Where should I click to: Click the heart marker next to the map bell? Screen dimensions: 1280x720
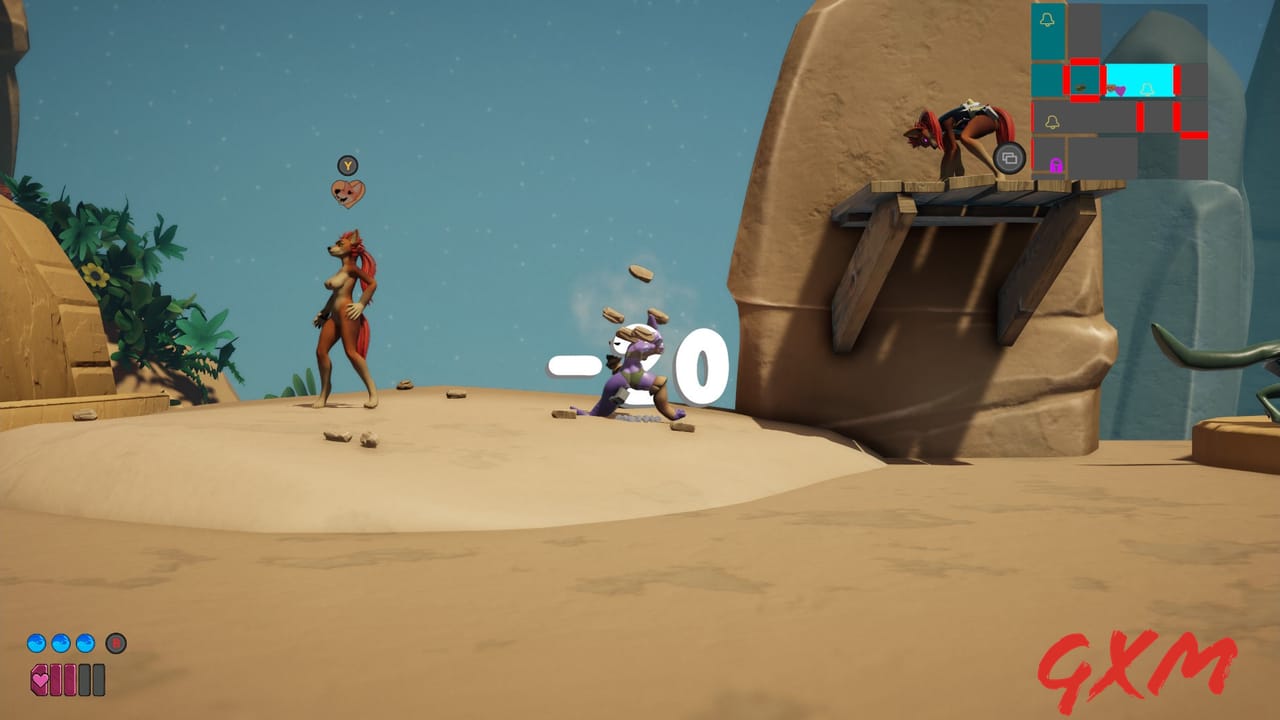coord(1120,91)
